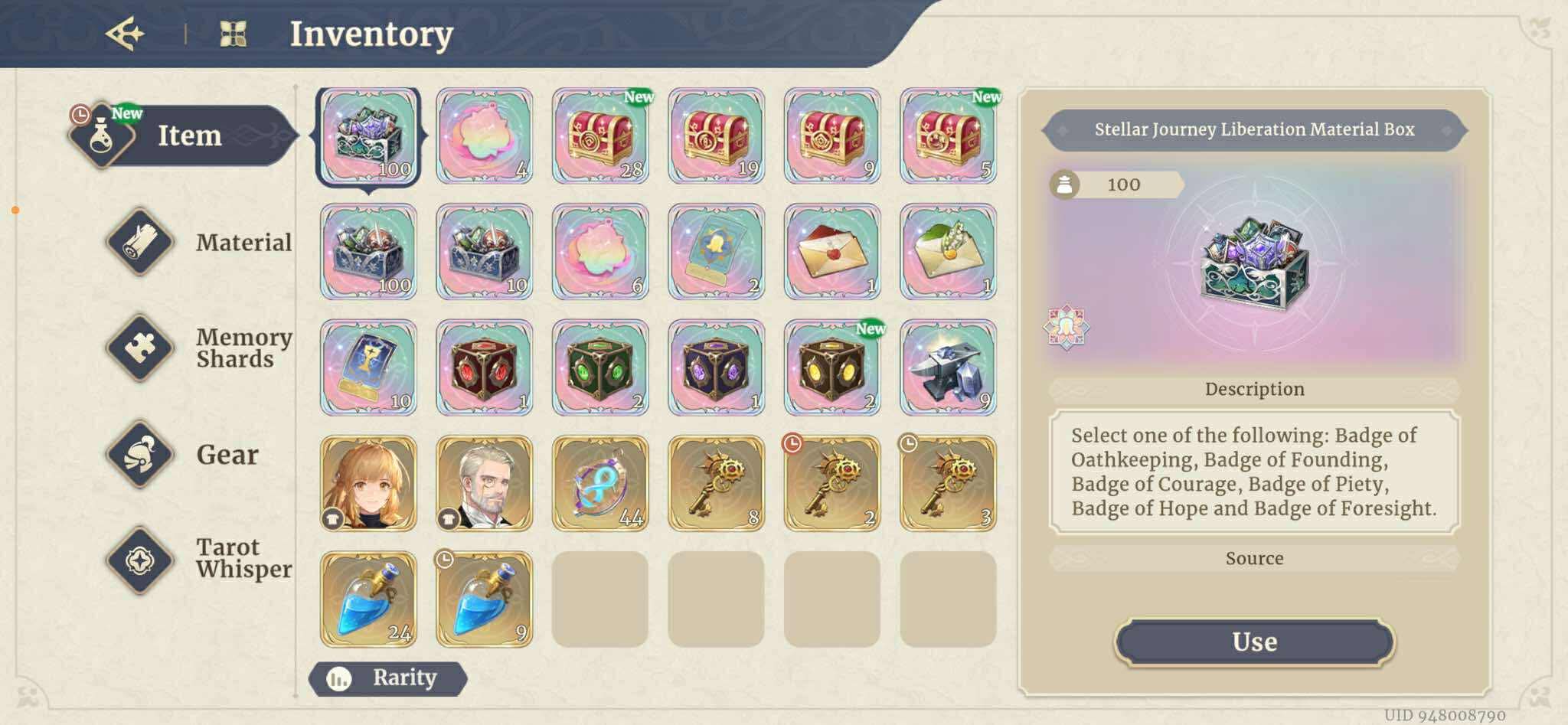Go back using the arrow button
The width and height of the screenshot is (1568, 725).
(125, 34)
